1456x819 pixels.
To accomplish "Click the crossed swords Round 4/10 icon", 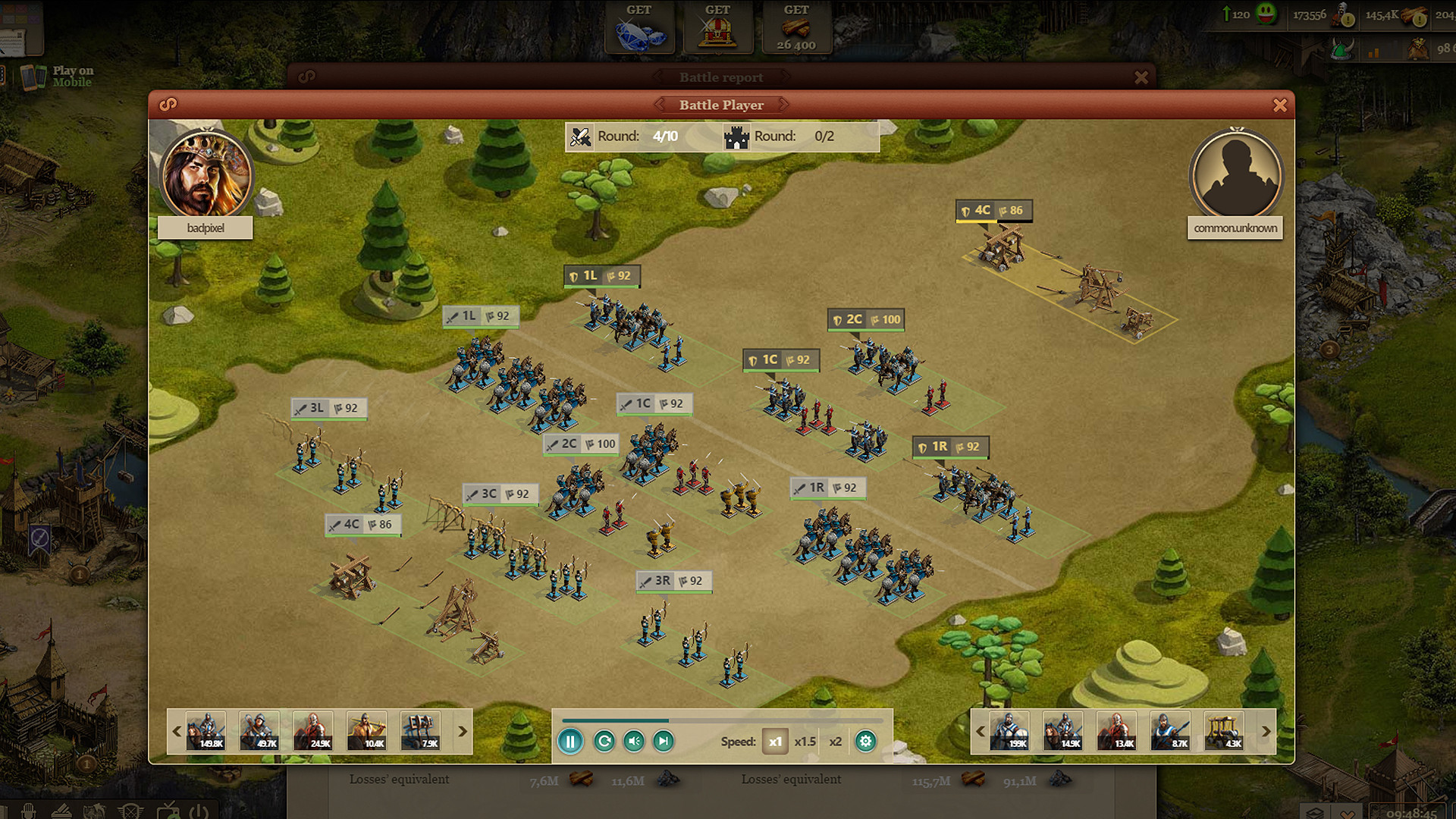I will [580, 136].
